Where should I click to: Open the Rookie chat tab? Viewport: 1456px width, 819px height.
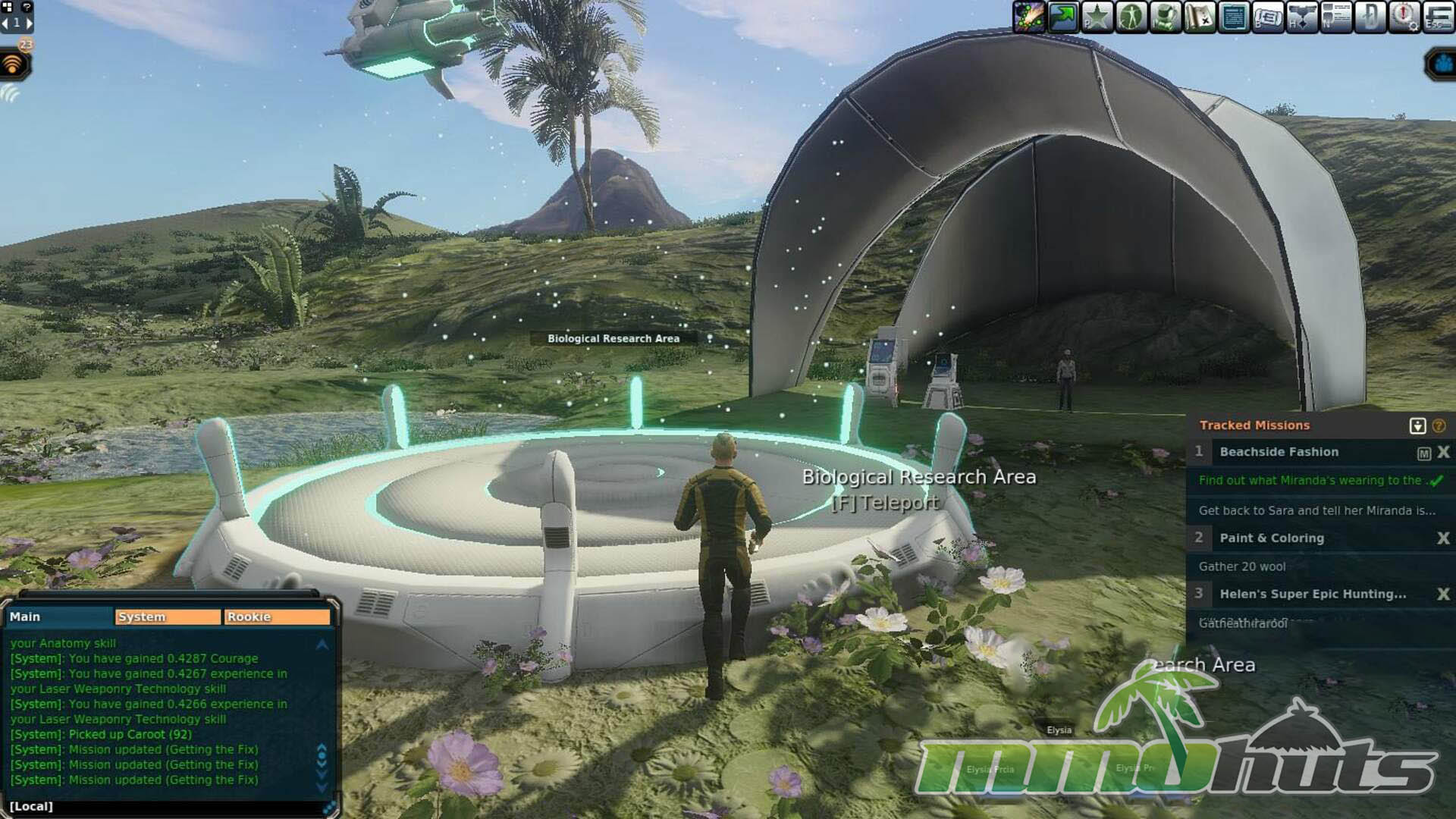point(277,617)
